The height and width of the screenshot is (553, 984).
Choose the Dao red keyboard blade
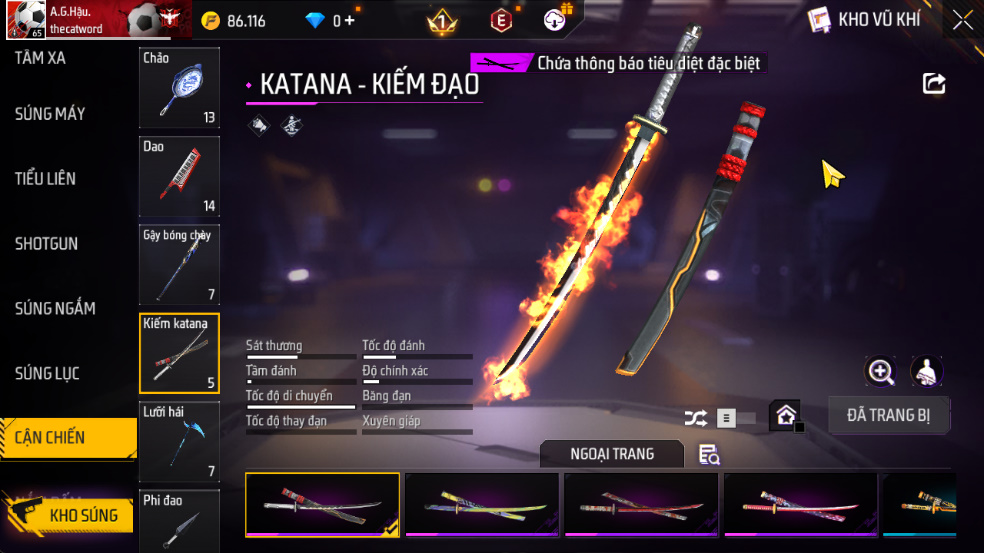tap(180, 177)
